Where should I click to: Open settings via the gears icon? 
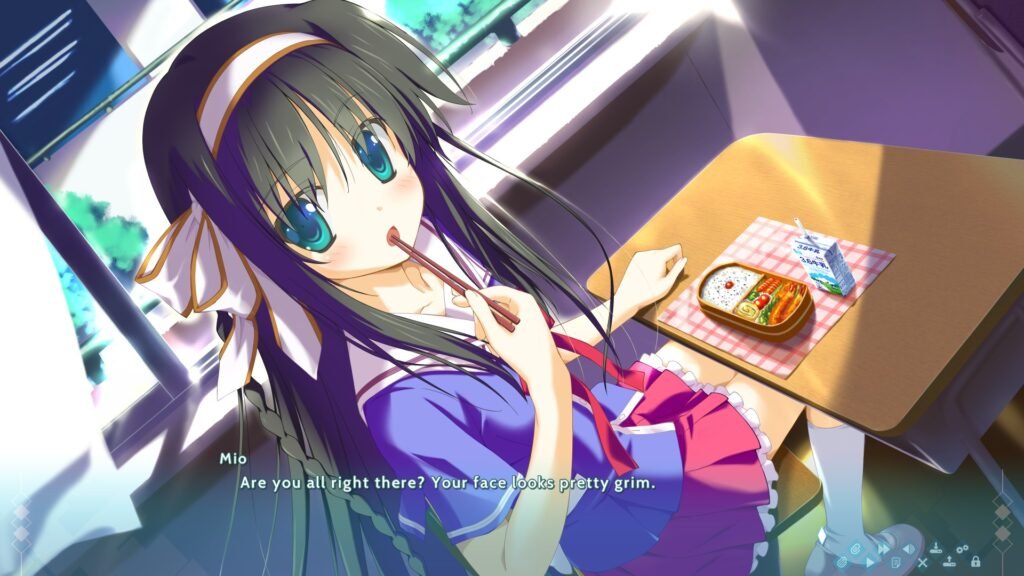pyautogui.click(x=962, y=549)
